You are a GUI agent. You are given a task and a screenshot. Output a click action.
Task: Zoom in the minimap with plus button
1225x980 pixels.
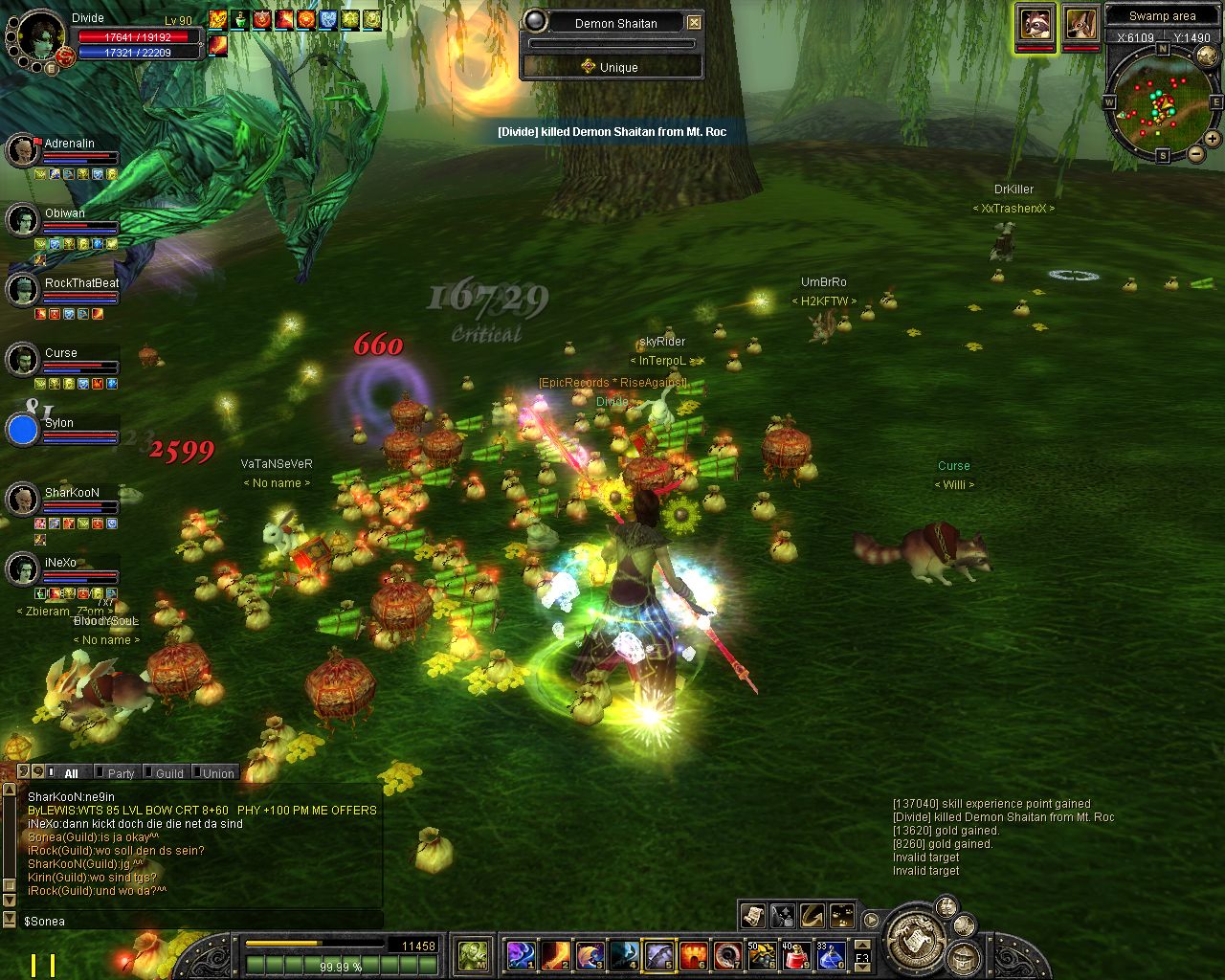click(x=1212, y=139)
